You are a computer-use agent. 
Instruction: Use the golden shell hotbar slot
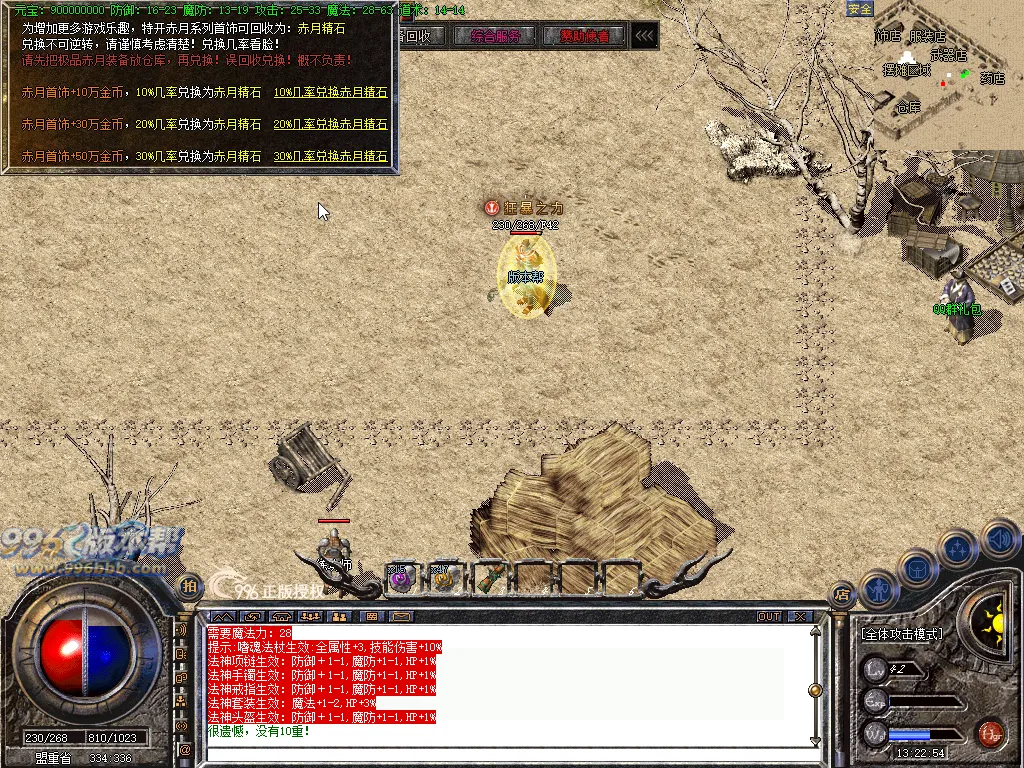coord(445,577)
